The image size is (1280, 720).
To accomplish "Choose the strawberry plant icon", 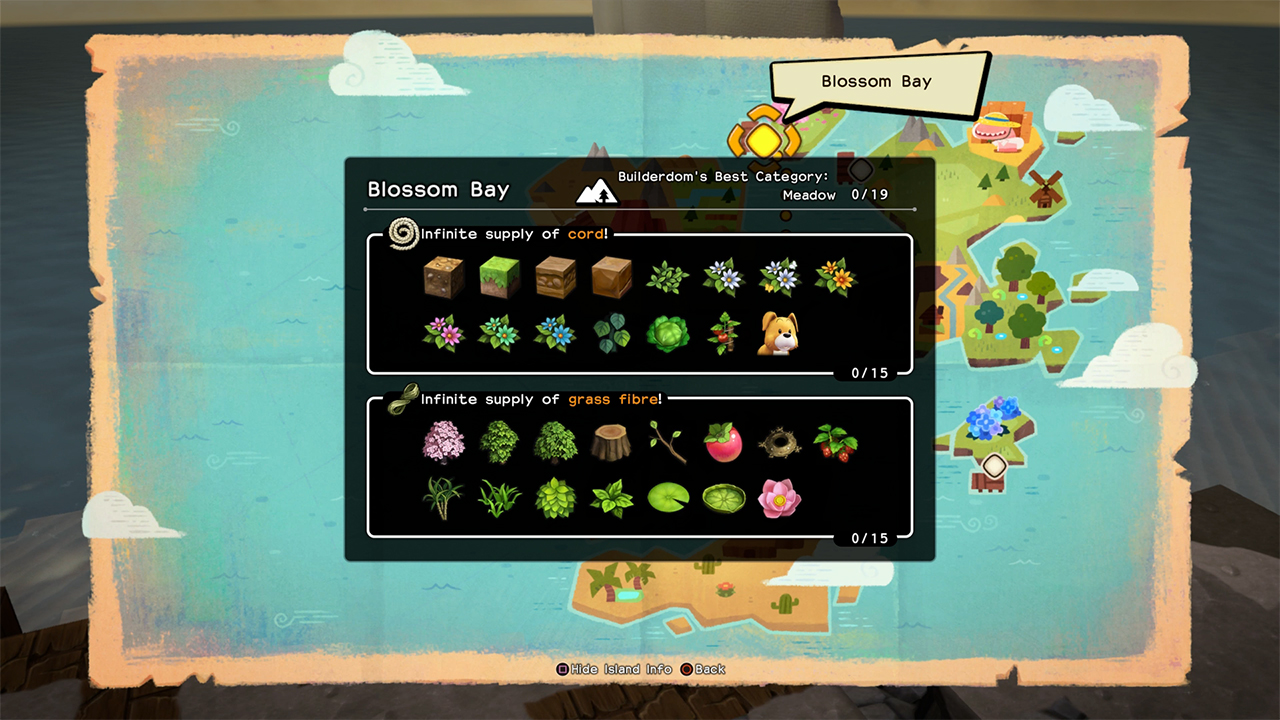I will point(834,442).
